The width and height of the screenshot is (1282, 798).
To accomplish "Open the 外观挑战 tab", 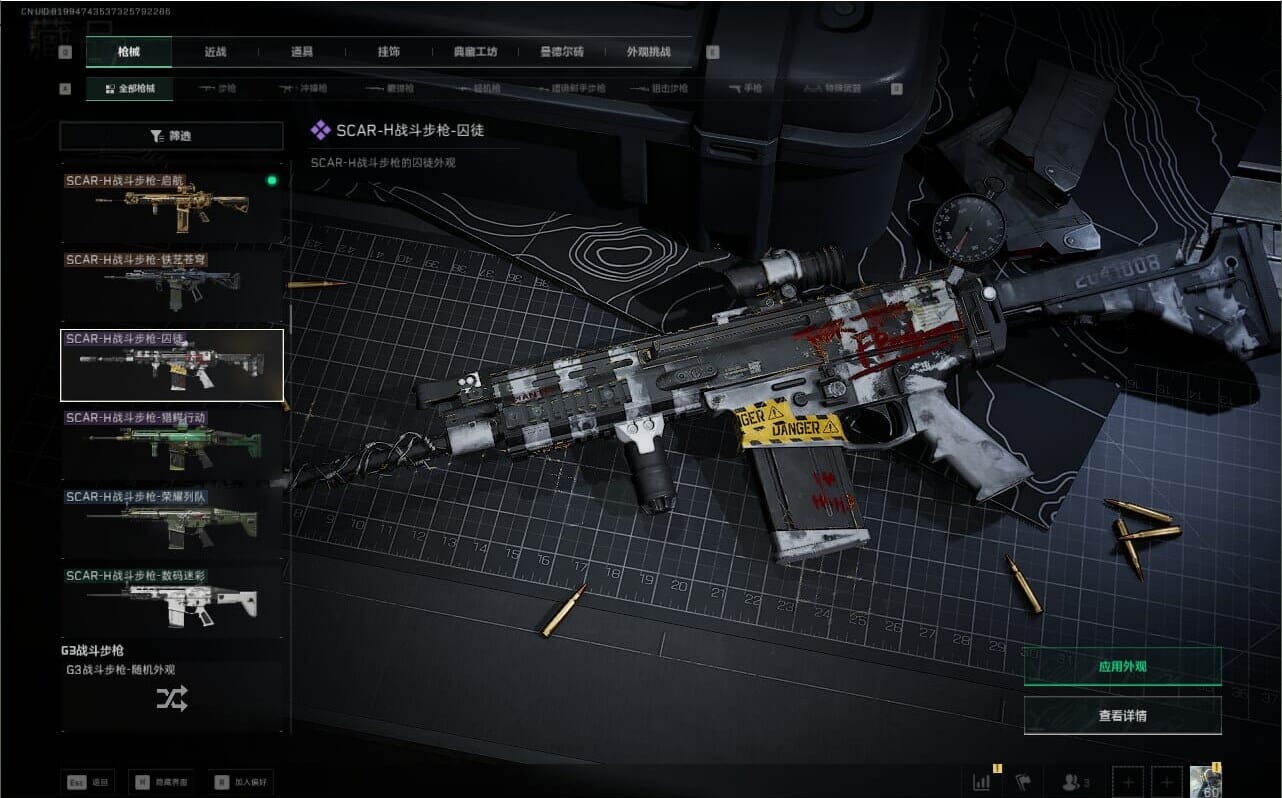I will click(648, 52).
